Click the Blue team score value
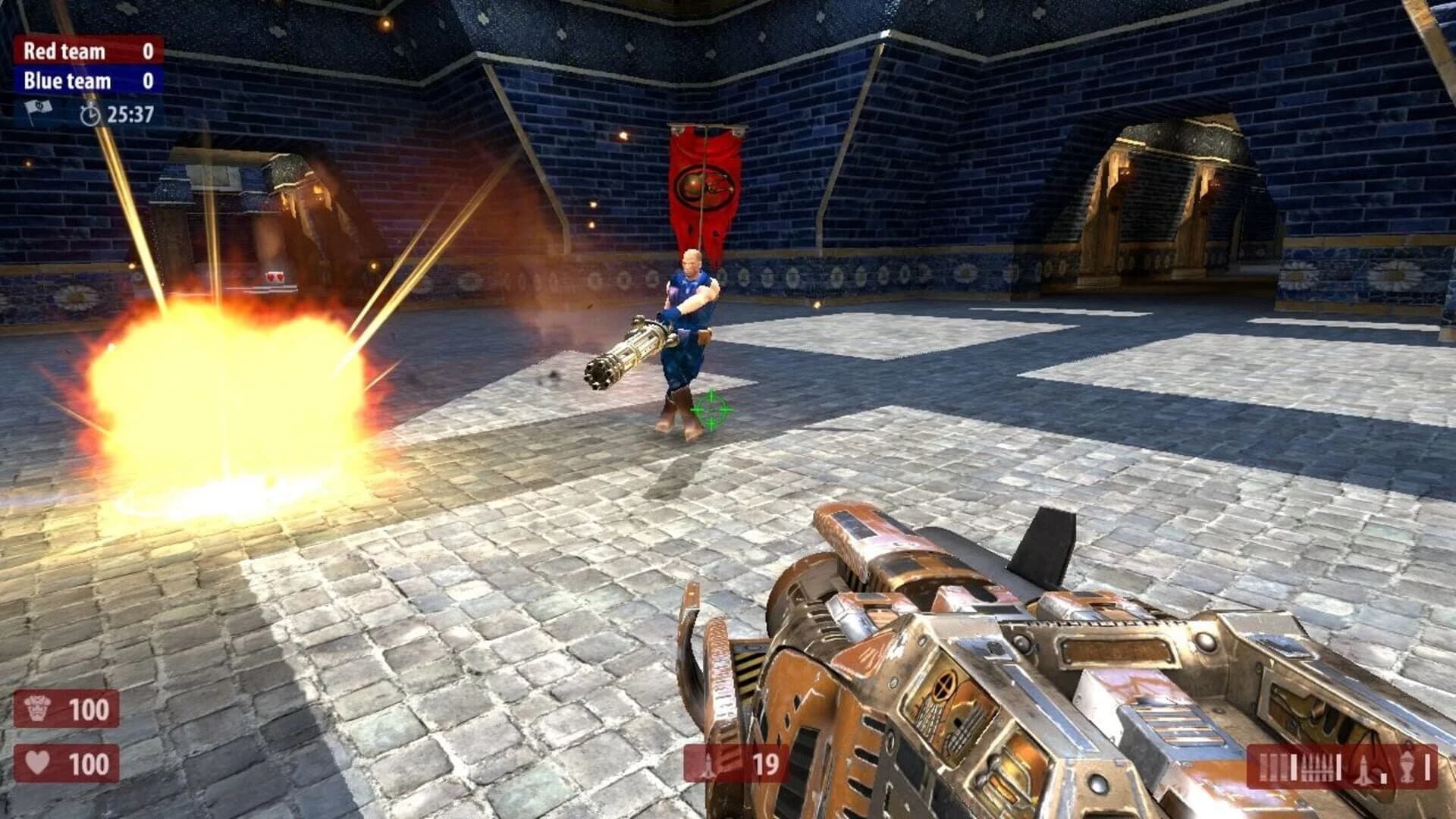1456x819 pixels. pyautogui.click(x=148, y=80)
